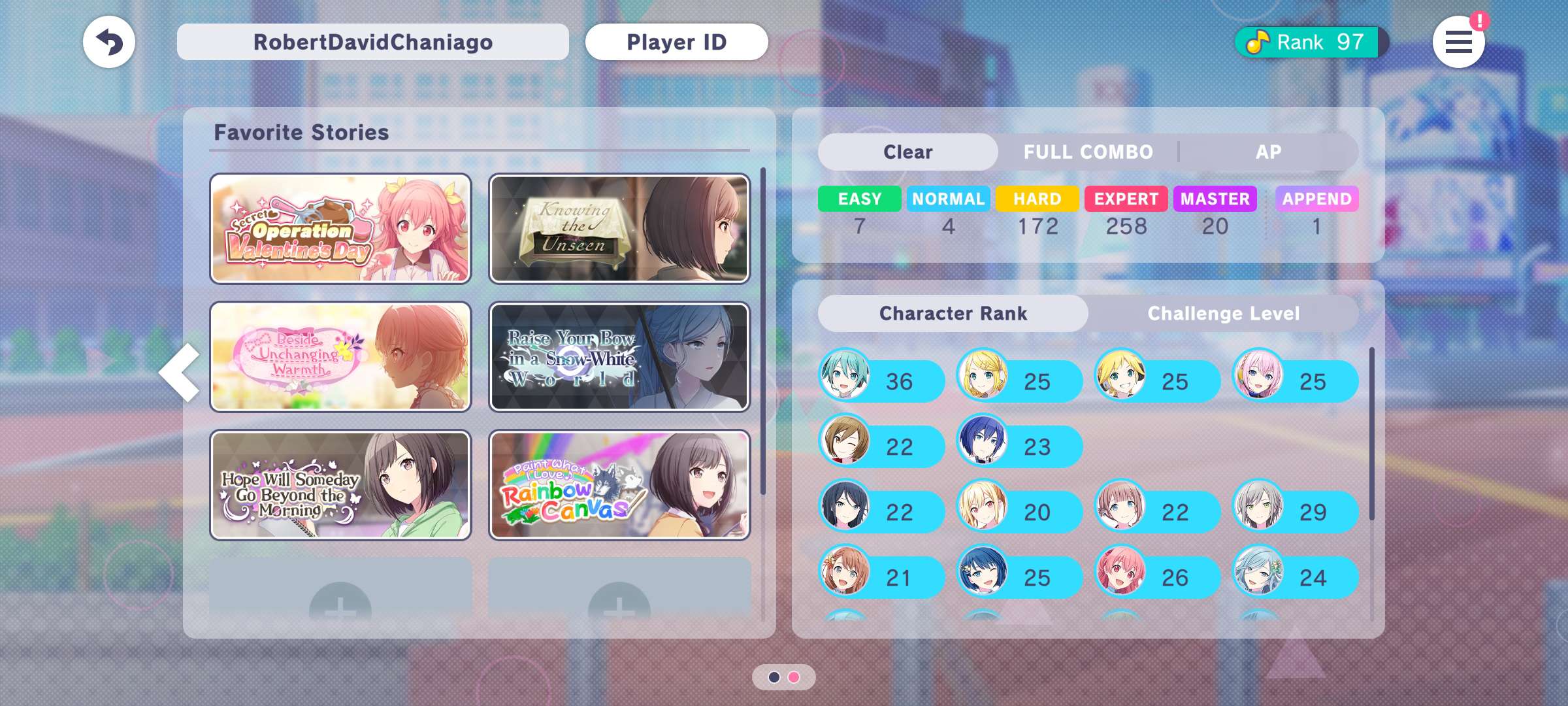This screenshot has width=1568, height=706.
Task: Show the Player ID
Action: (x=676, y=42)
